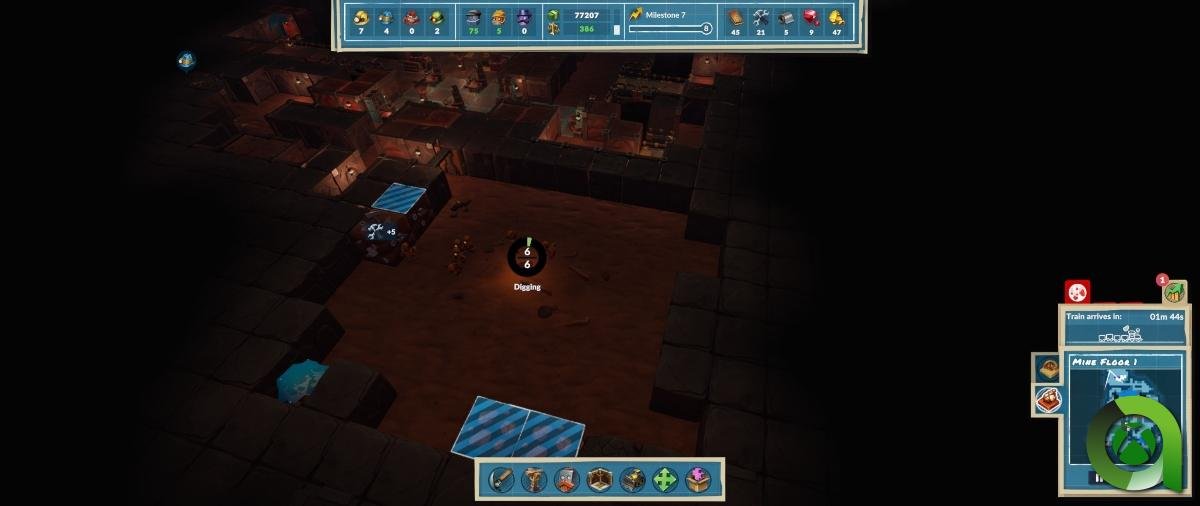1200x506 pixels.
Task: Click the wrench tools resource icon
Action: (x=760, y=18)
